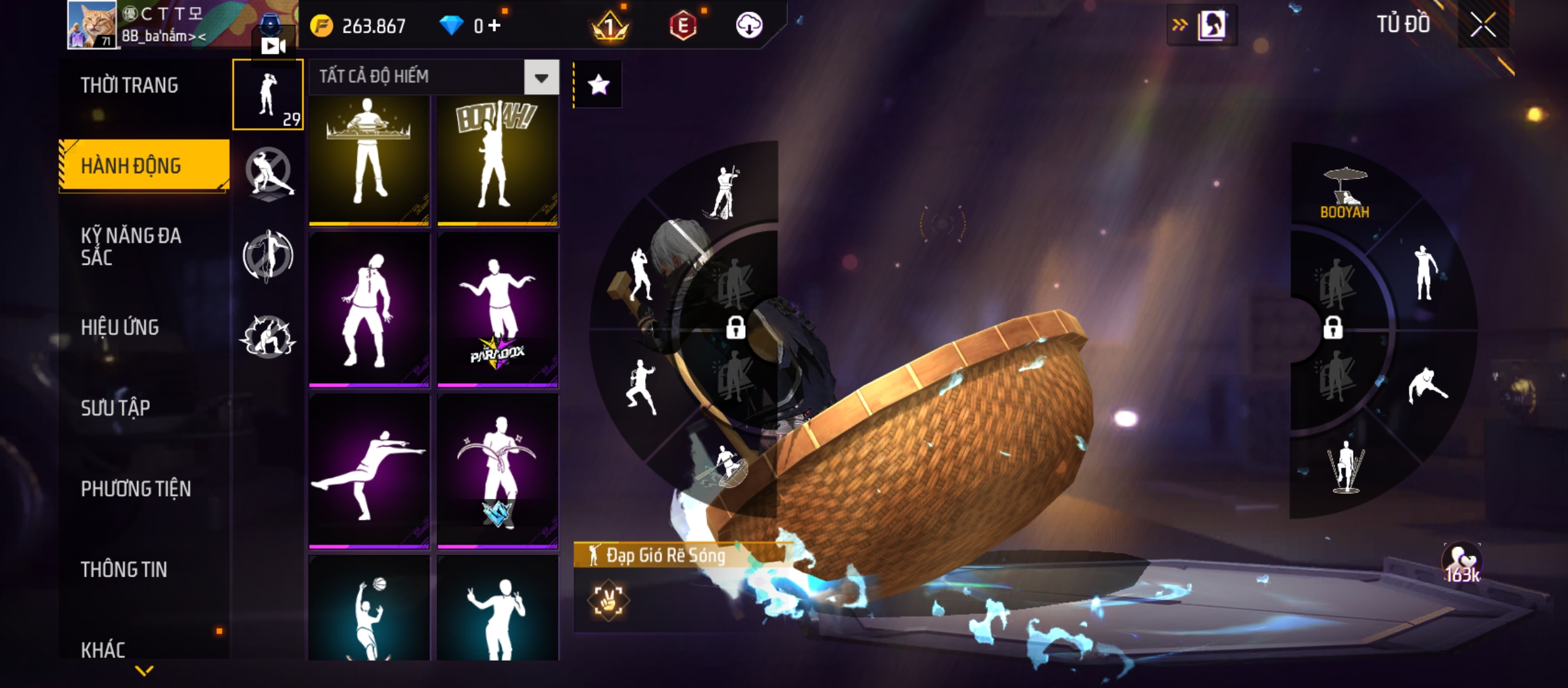Viewport: 1568px width, 688px height.
Task: Open the Thông Tin section
Action: point(124,570)
